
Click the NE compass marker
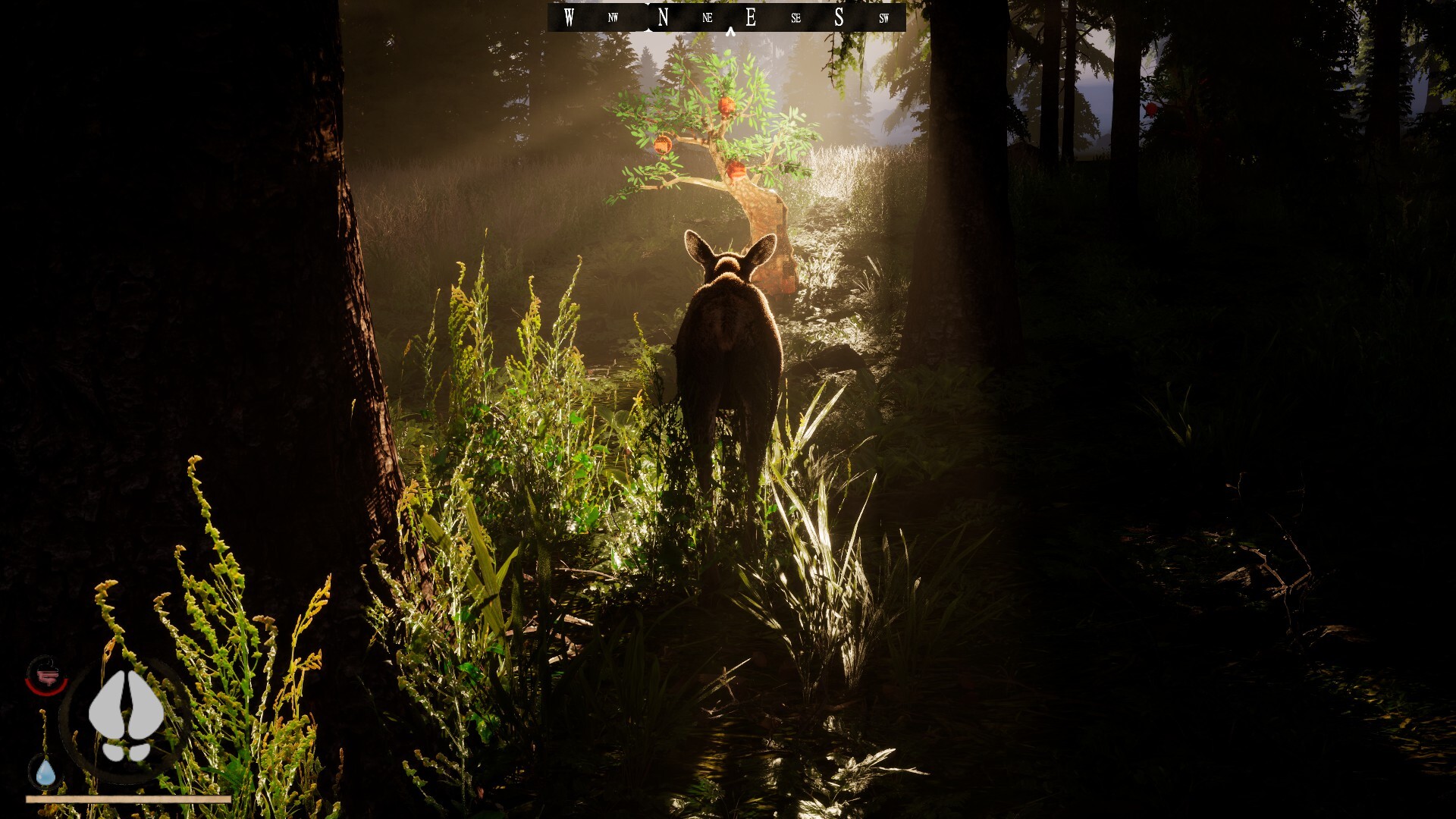coord(706,17)
